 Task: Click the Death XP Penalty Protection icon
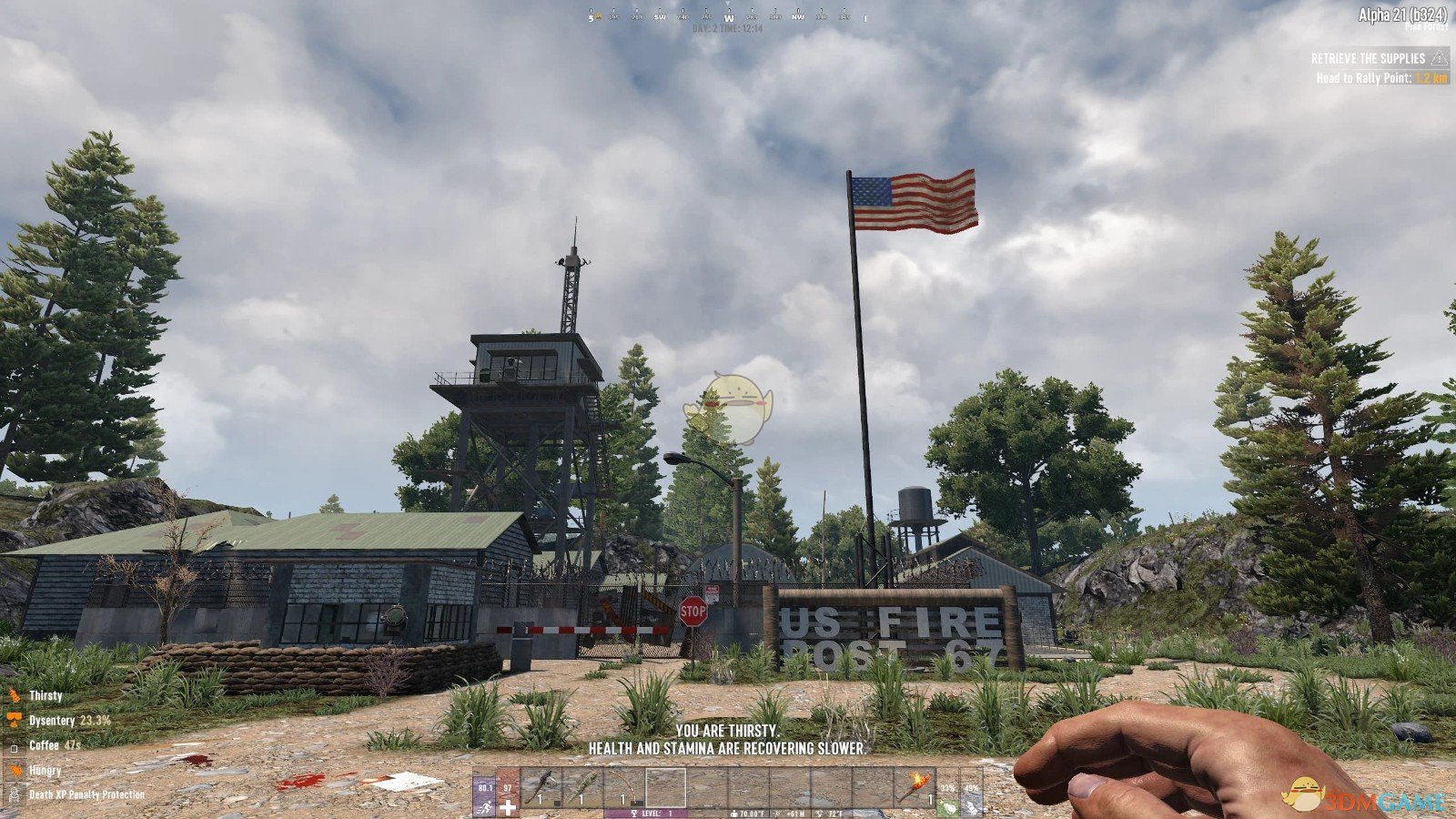15,794
